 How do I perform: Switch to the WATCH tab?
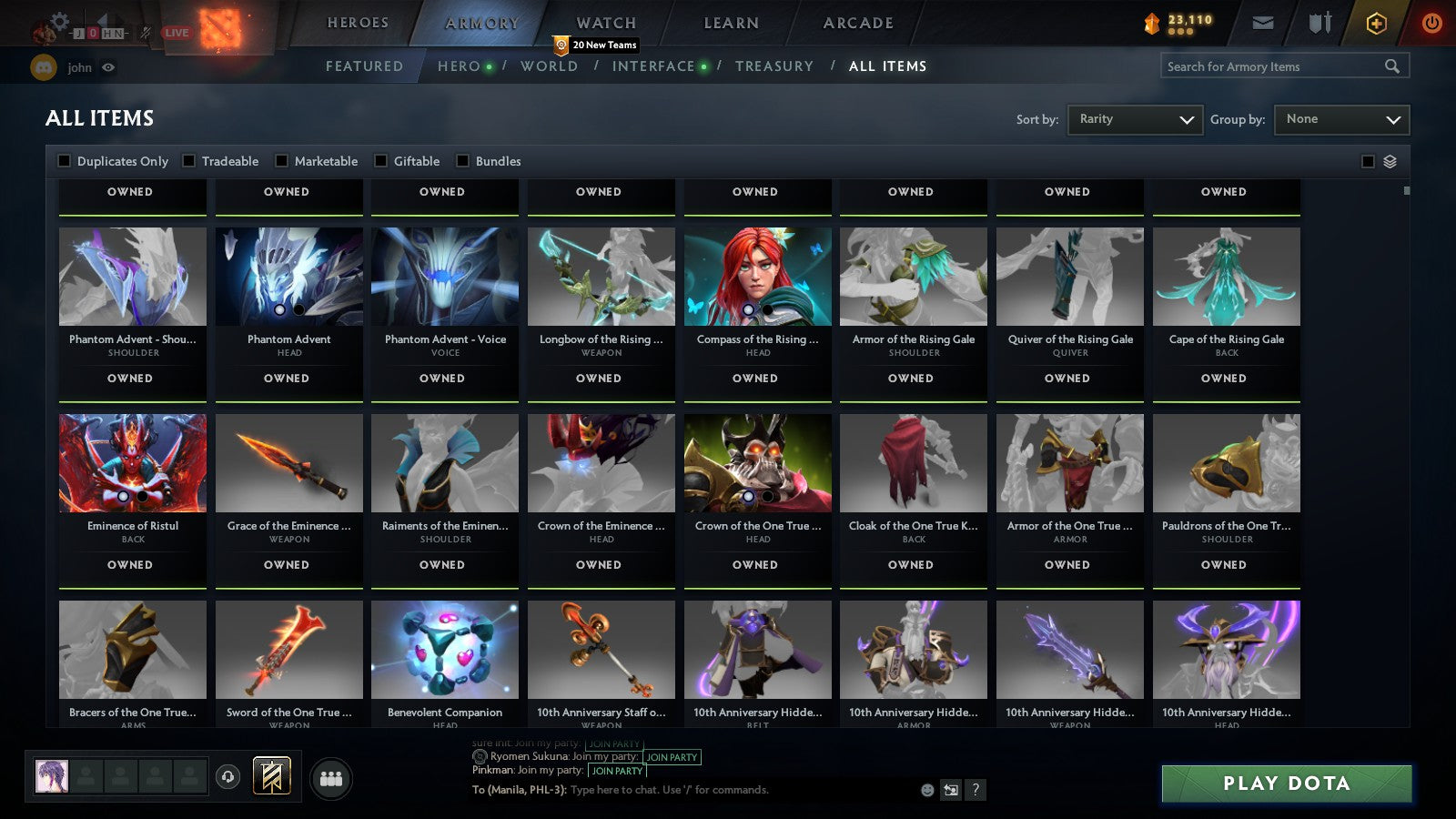click(x=604, y=23)
